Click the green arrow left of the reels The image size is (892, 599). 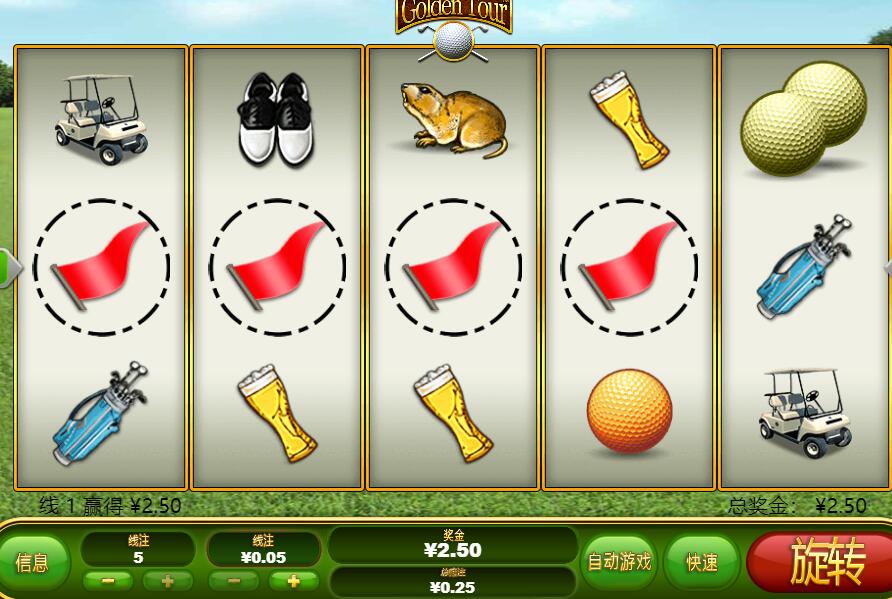pyautogui.click(x=9, y=267)
